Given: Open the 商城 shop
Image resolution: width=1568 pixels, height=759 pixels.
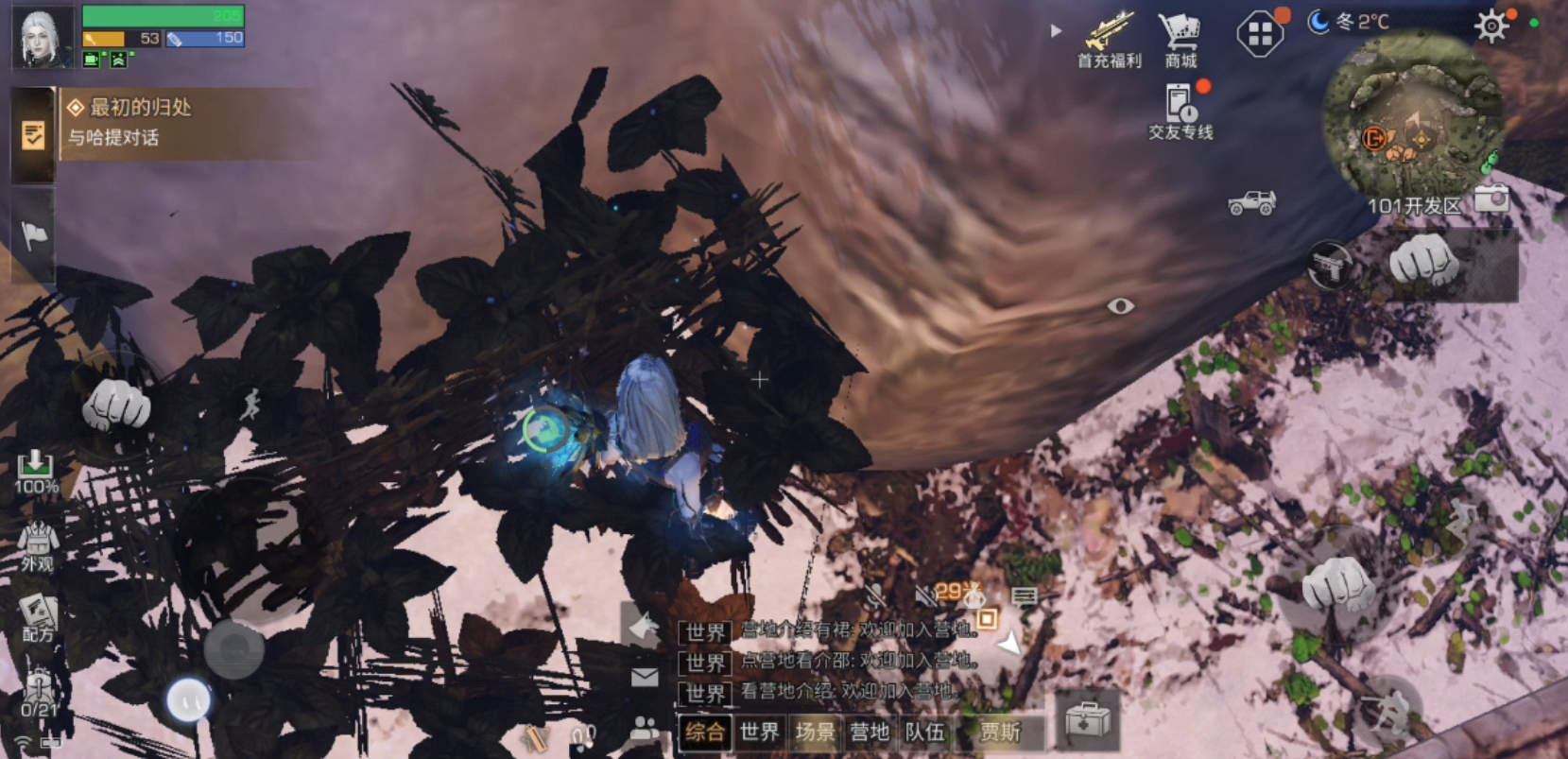Looking at the screenshot, I should [x=1180, y=39].
